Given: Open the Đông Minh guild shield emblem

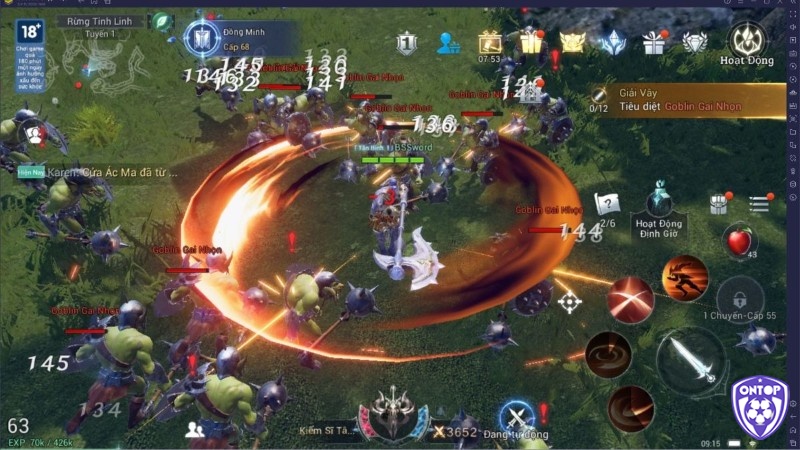Looking at the screenshot, I should [201, 38].
